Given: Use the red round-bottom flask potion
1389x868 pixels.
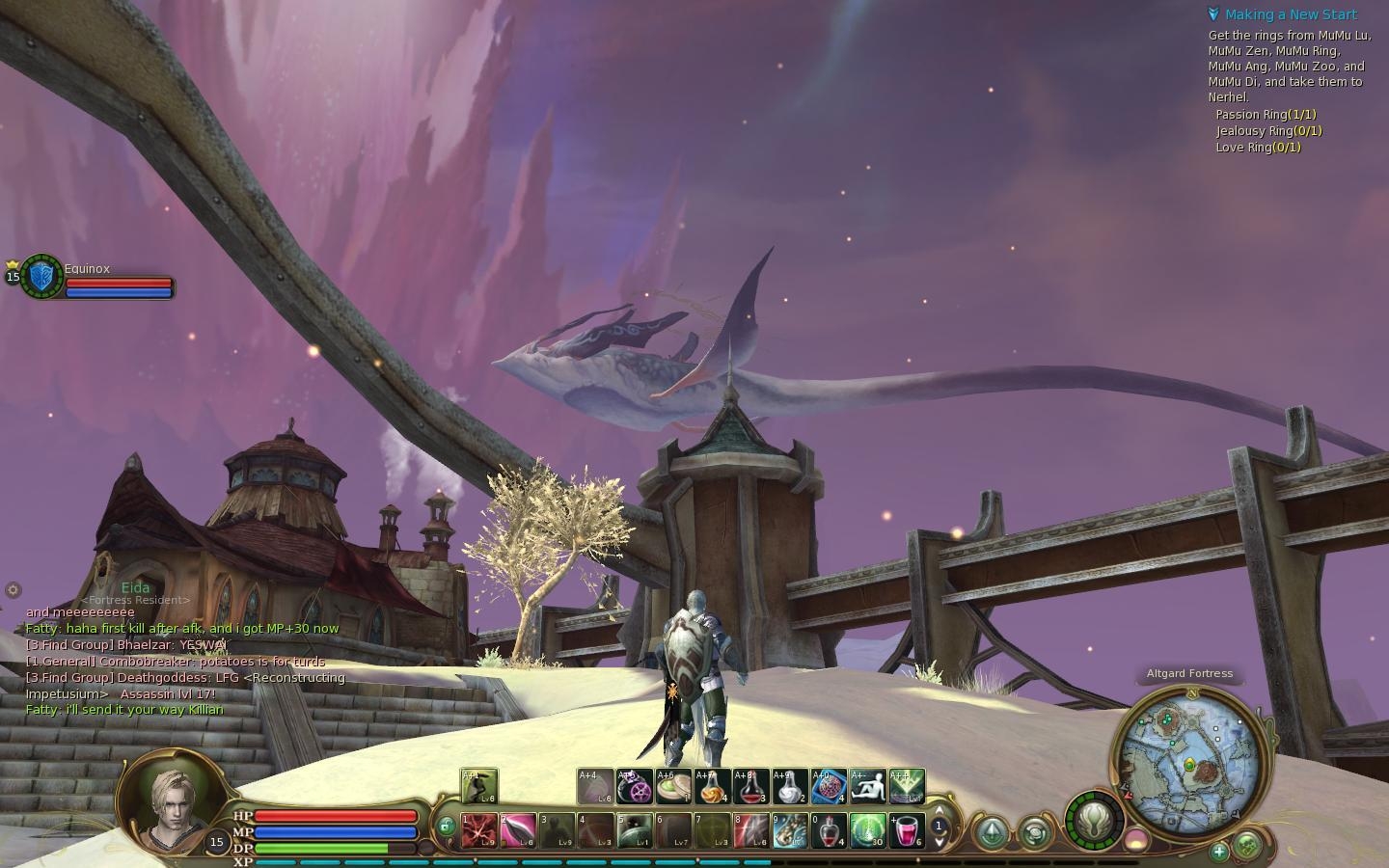Looking at the screenshot, I should pyautogui.click(x=751, y=787).
